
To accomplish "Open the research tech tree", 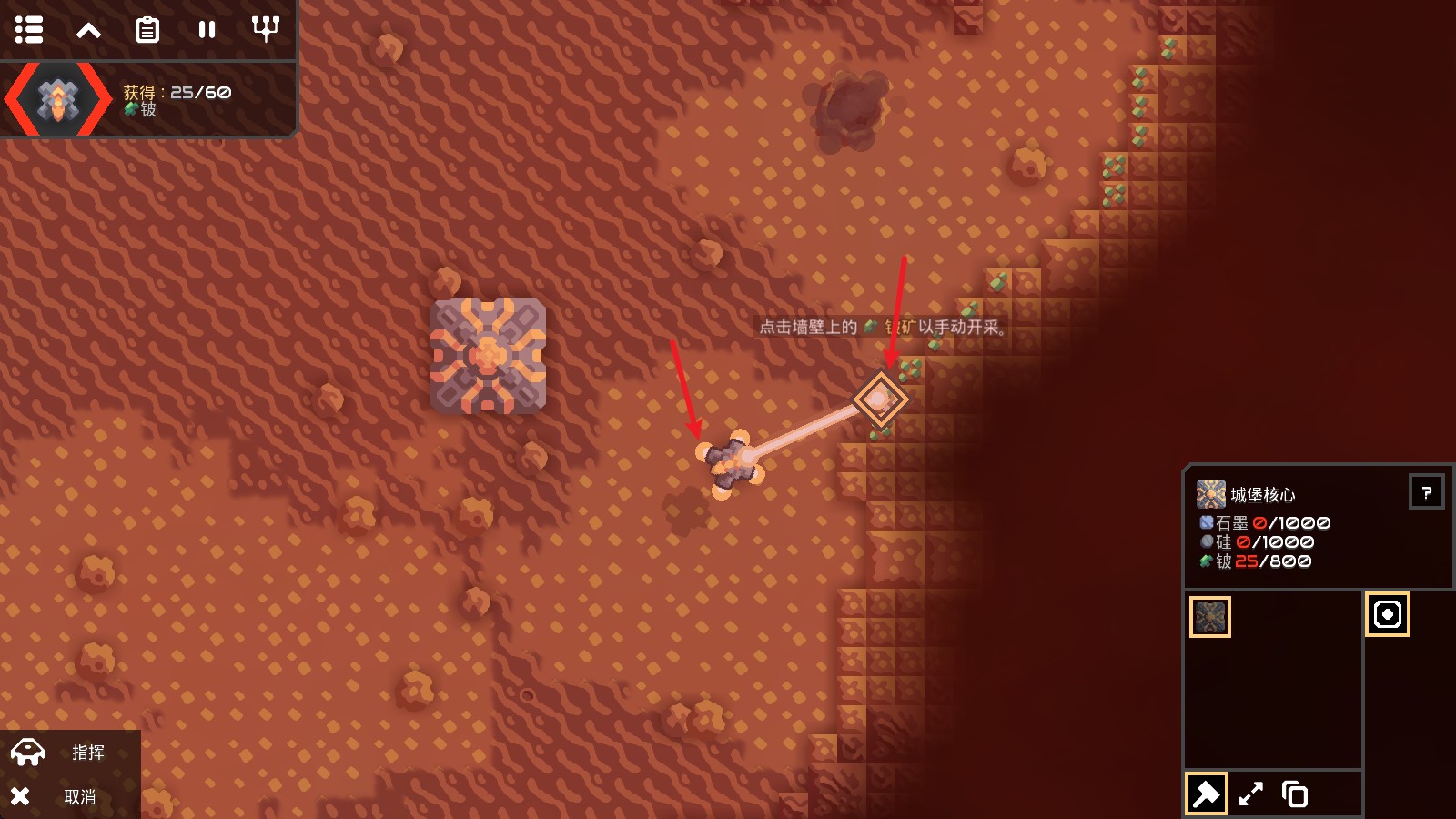I will (265, 30).
